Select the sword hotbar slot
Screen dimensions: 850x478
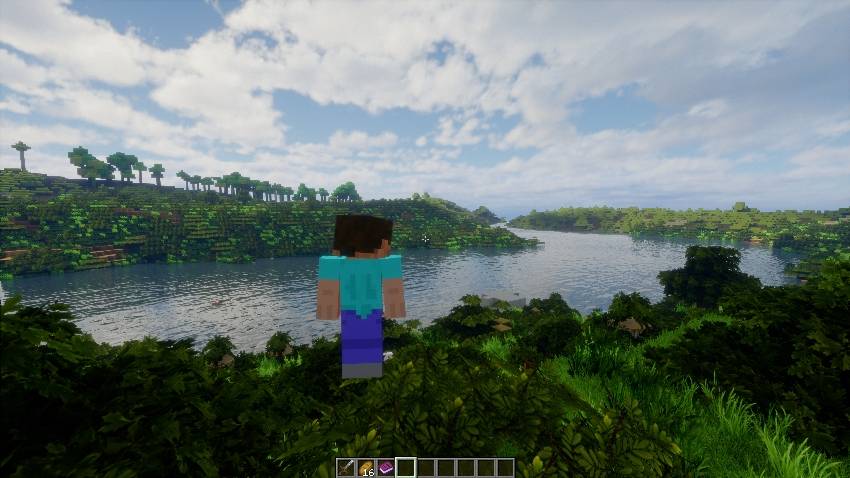tap(345, 467)
